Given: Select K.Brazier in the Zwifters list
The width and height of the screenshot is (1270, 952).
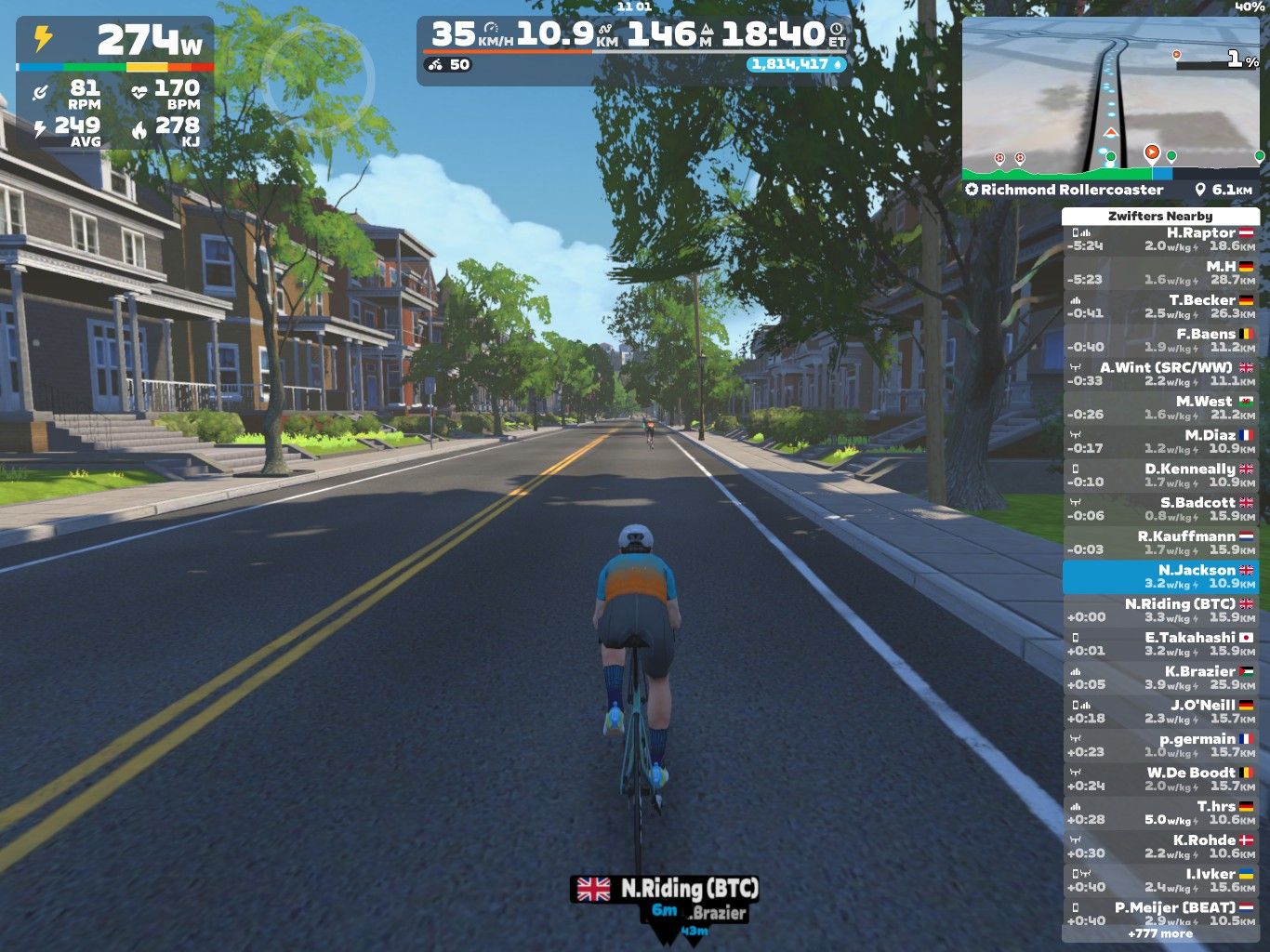Looking at the screenshot, I should 1160,678.
